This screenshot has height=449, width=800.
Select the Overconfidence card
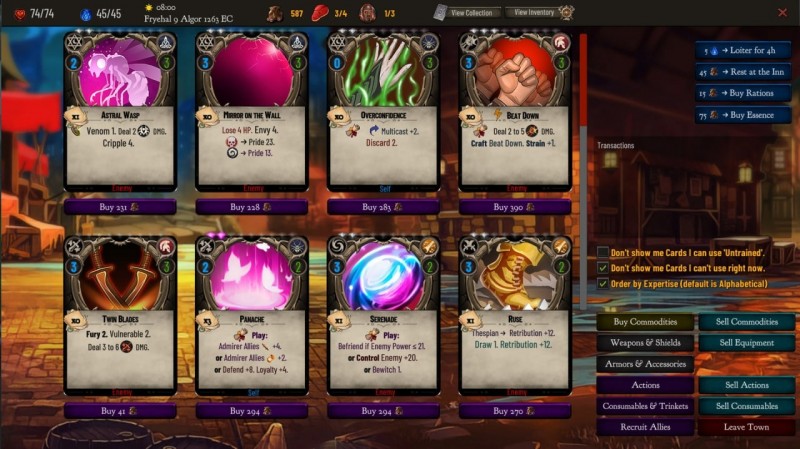tap(384, 110)
